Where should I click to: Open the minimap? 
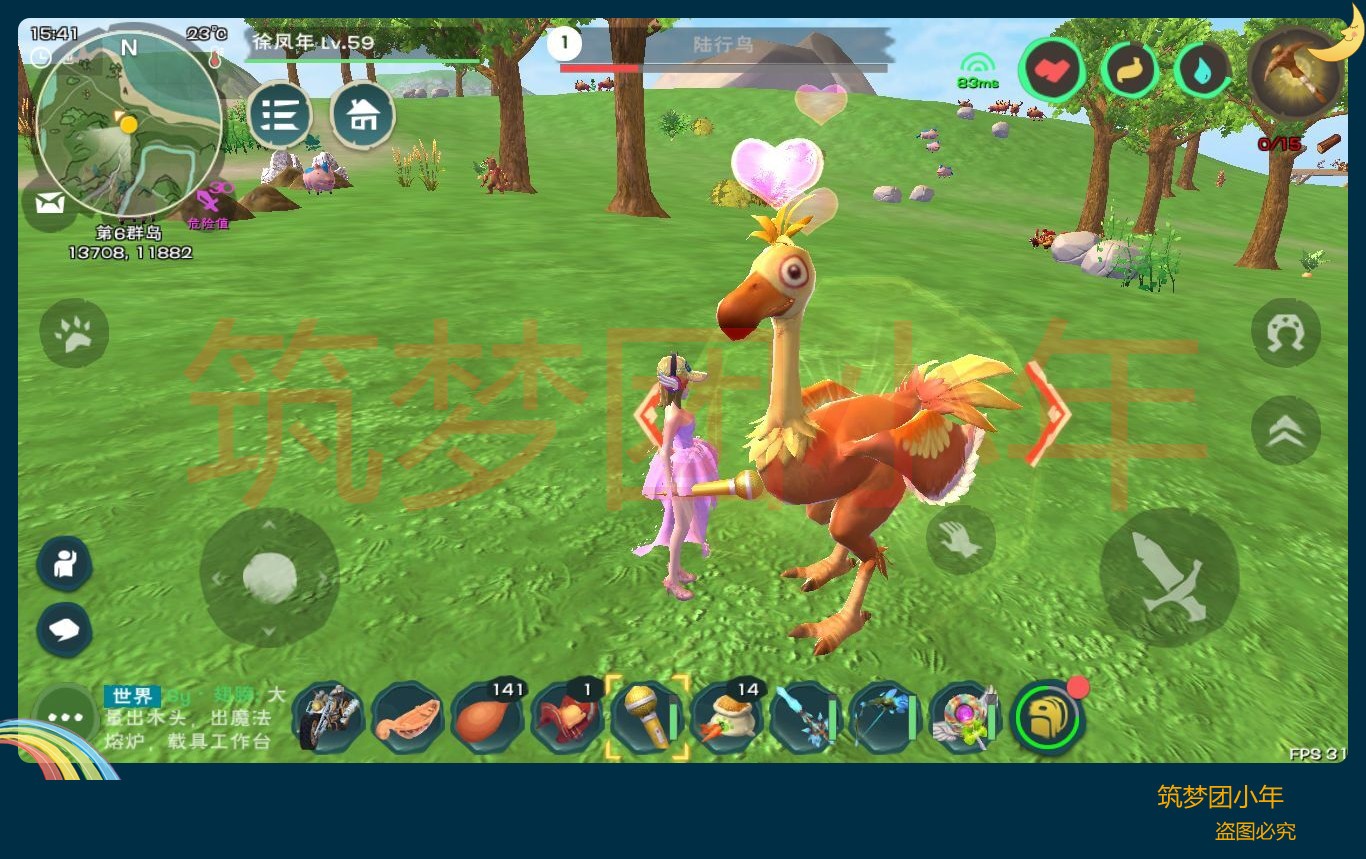coord(128,125)
